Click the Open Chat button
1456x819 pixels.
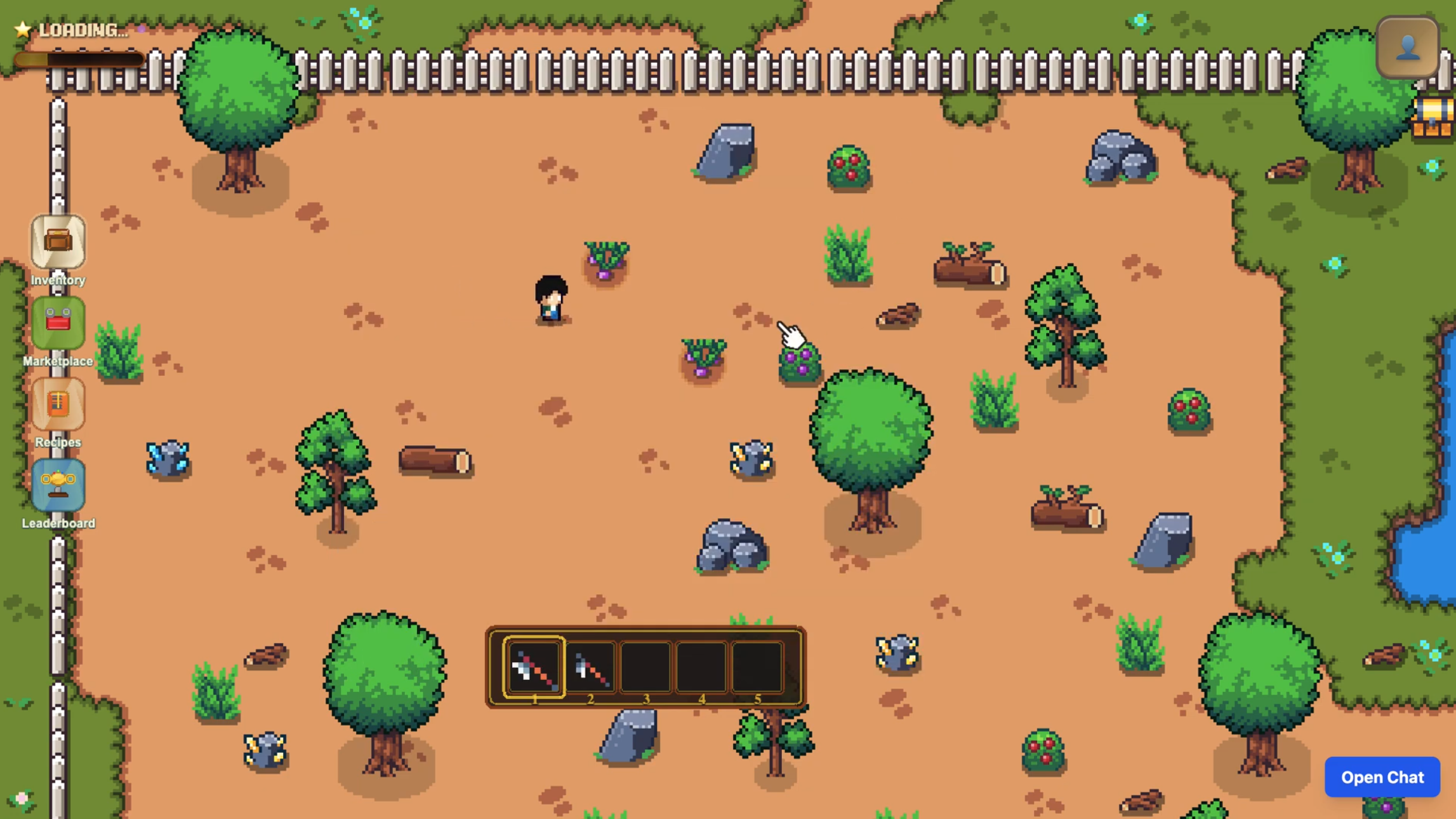coord(1382,776)
